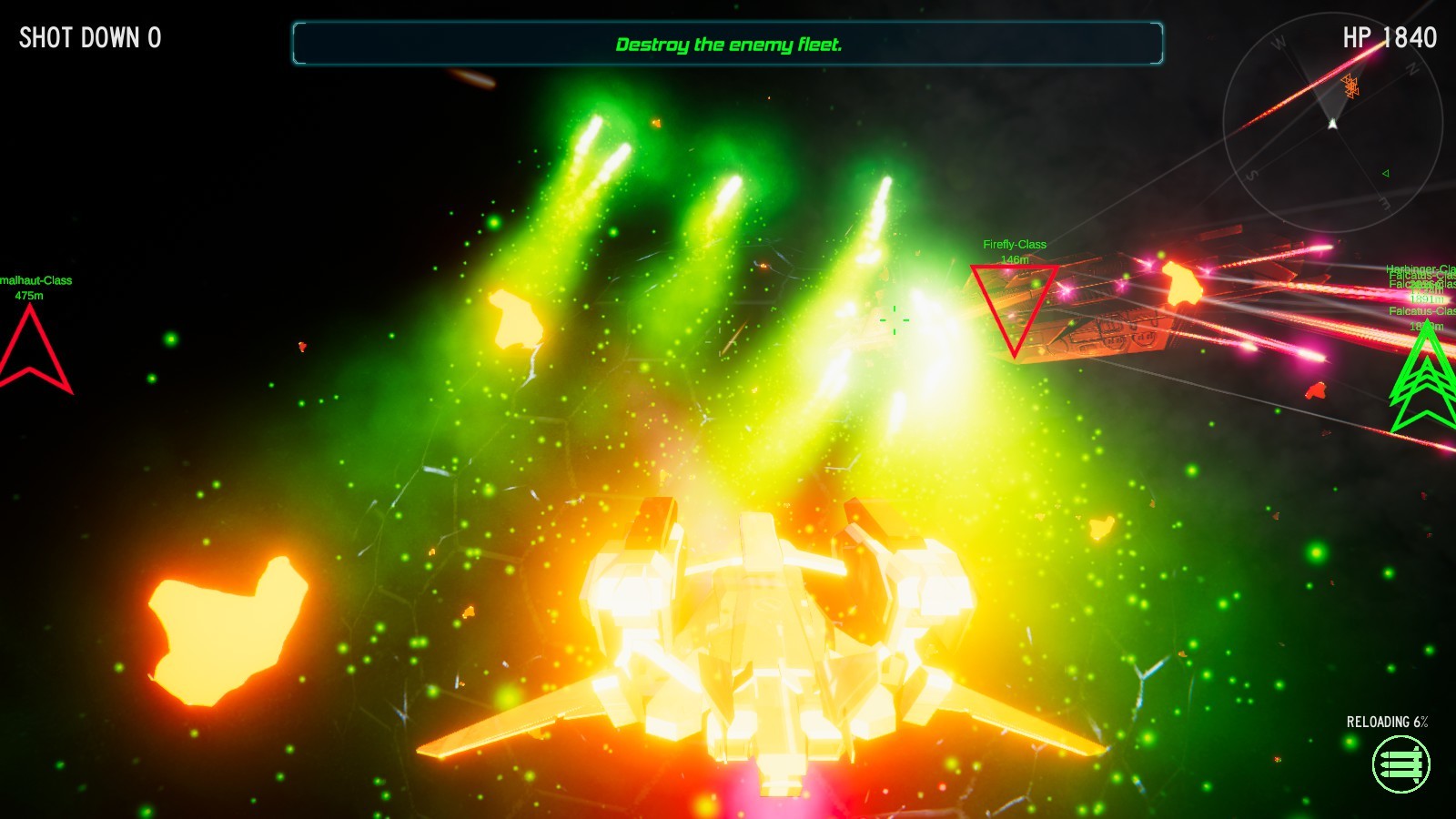The image size is (1456, 819).
Task: Click the S compass letter on the radar
Action: tap(1250, 175)
